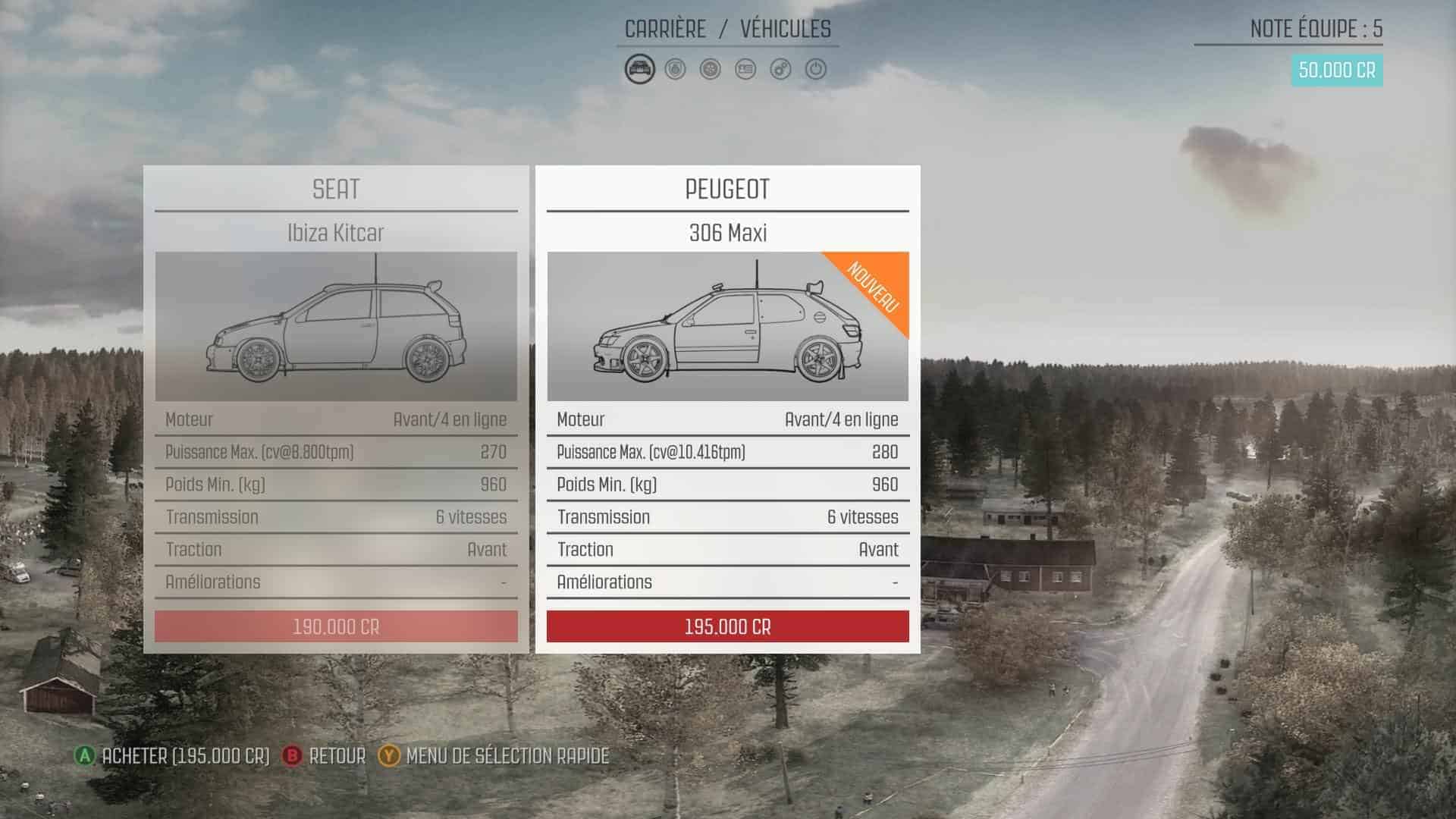1456x819 pixels.
Task: Open the vehicles tab car icon
Action: [x=639, y=70]
